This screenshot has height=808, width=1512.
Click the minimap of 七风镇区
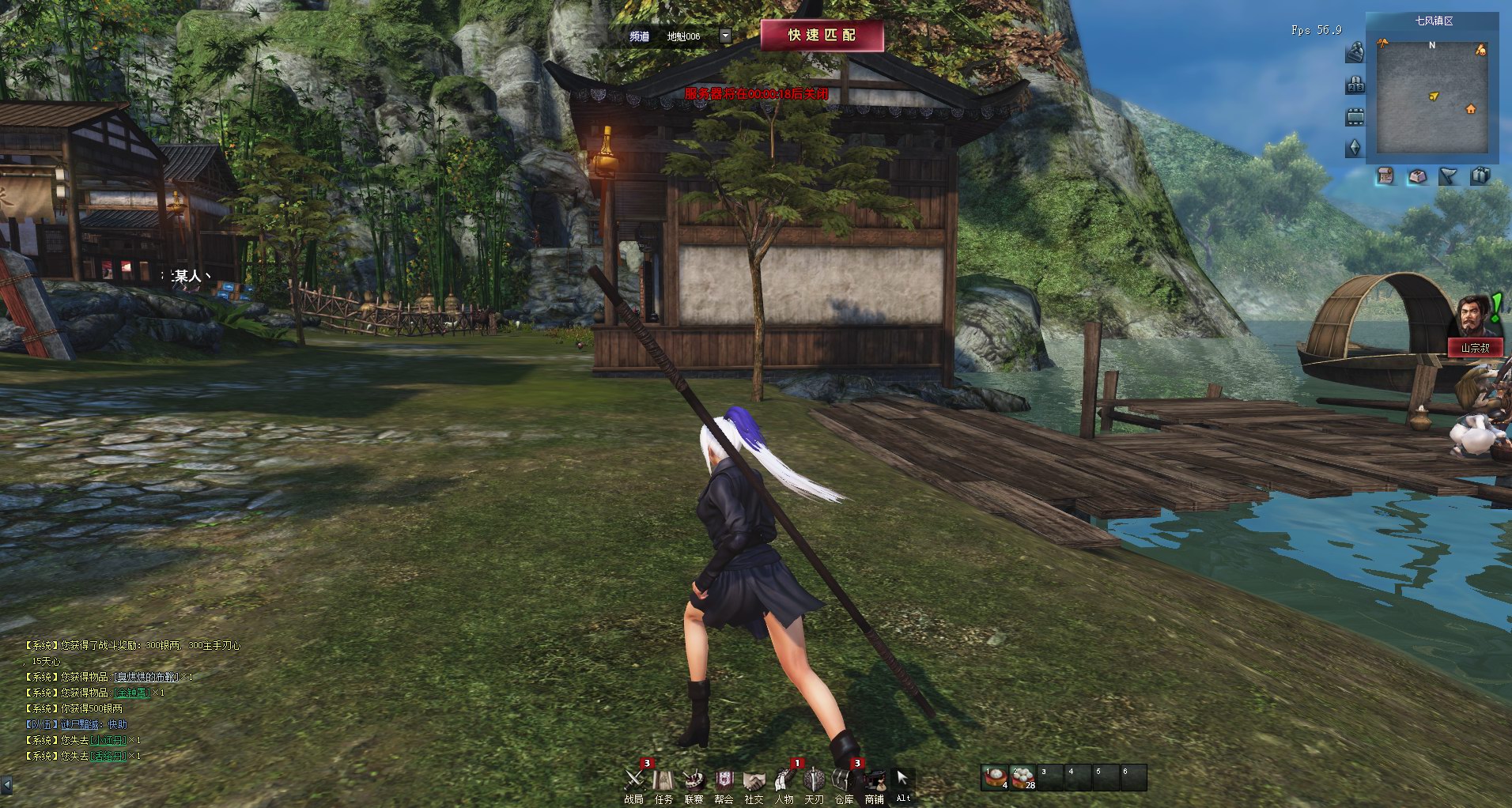coord(1433,95)
